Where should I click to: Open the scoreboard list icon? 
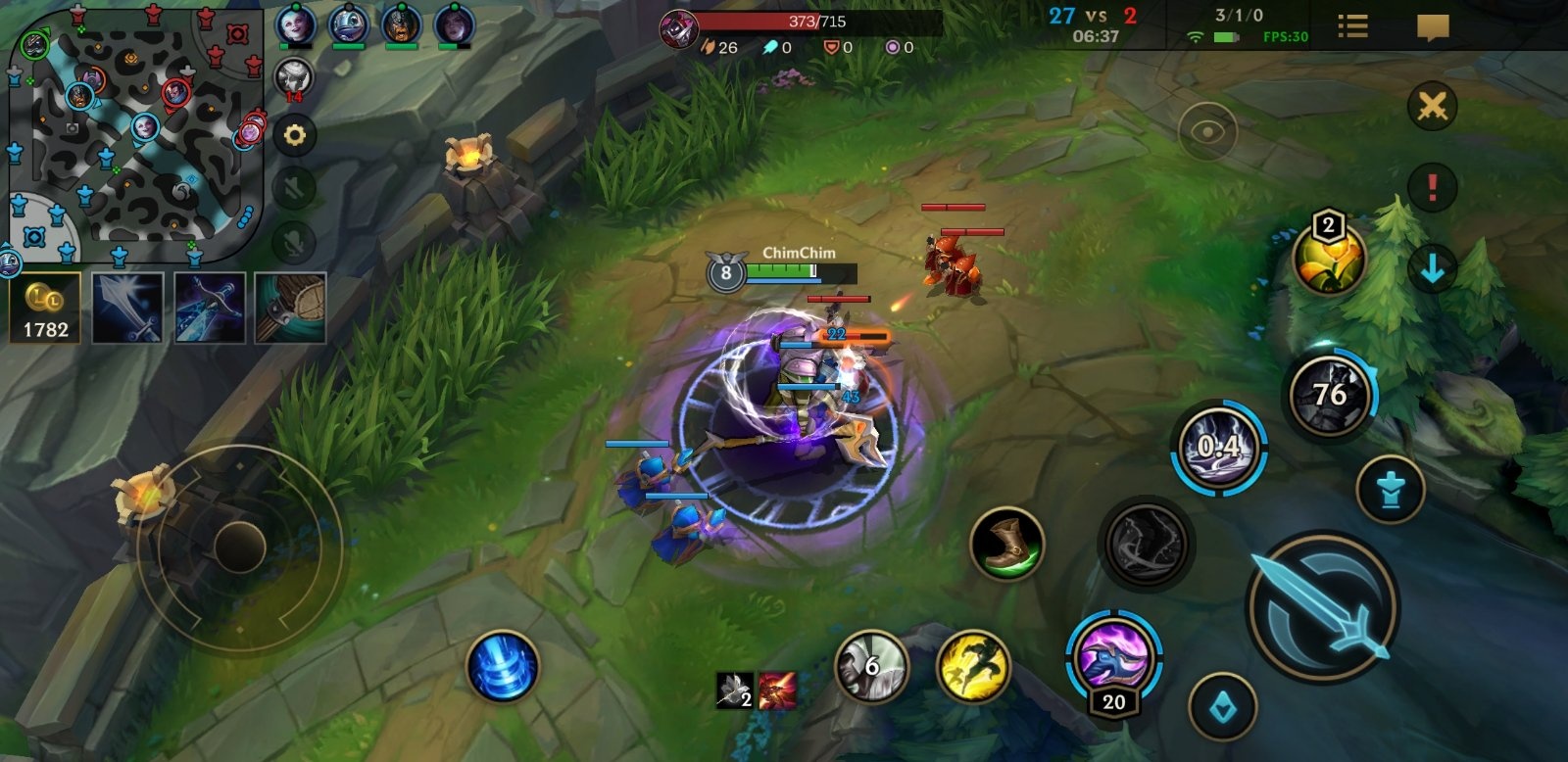click(1352, 26)
